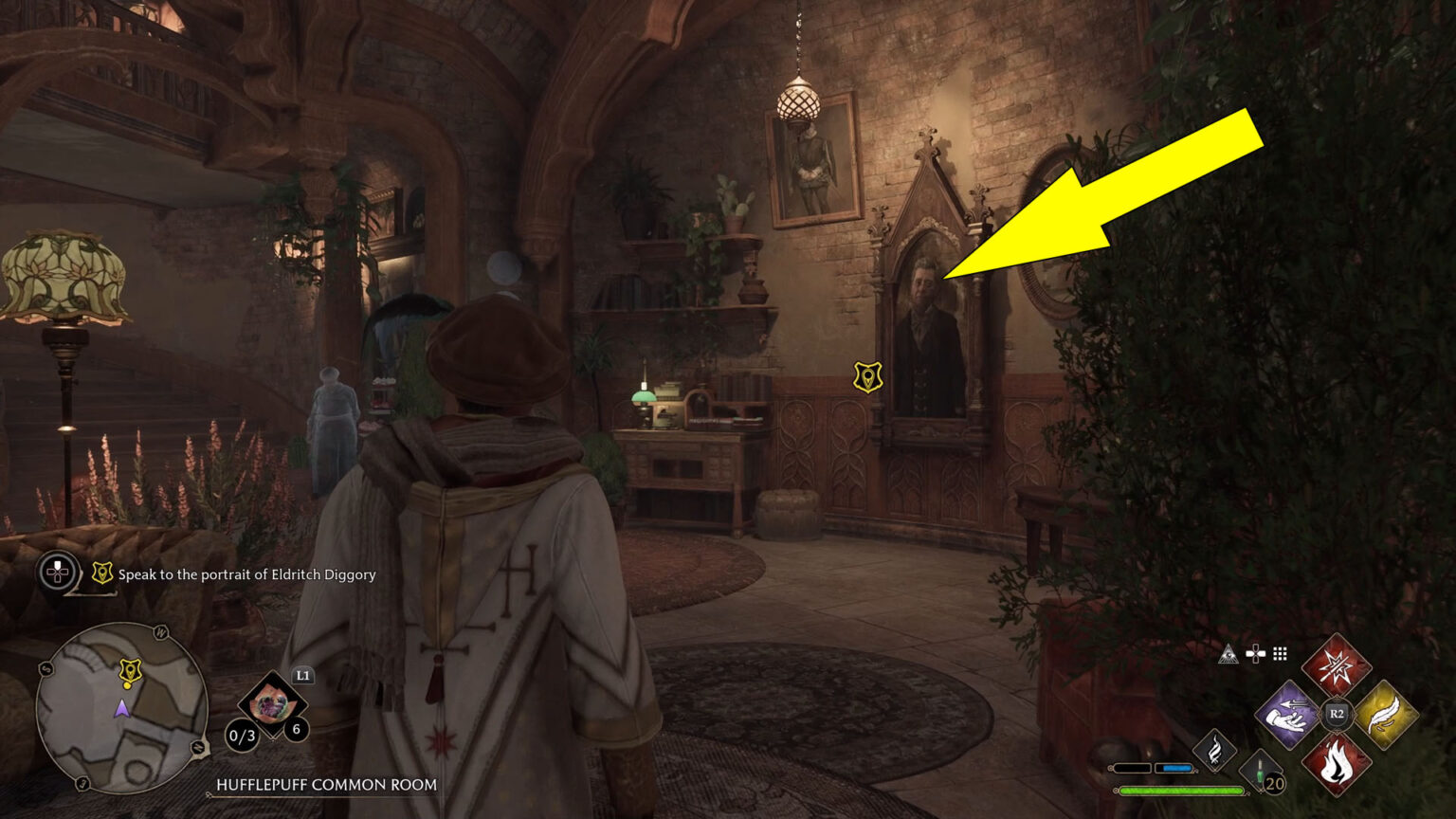Activate the yellow feather levitation spell

pyautogui.click(x=1385, y=714)
